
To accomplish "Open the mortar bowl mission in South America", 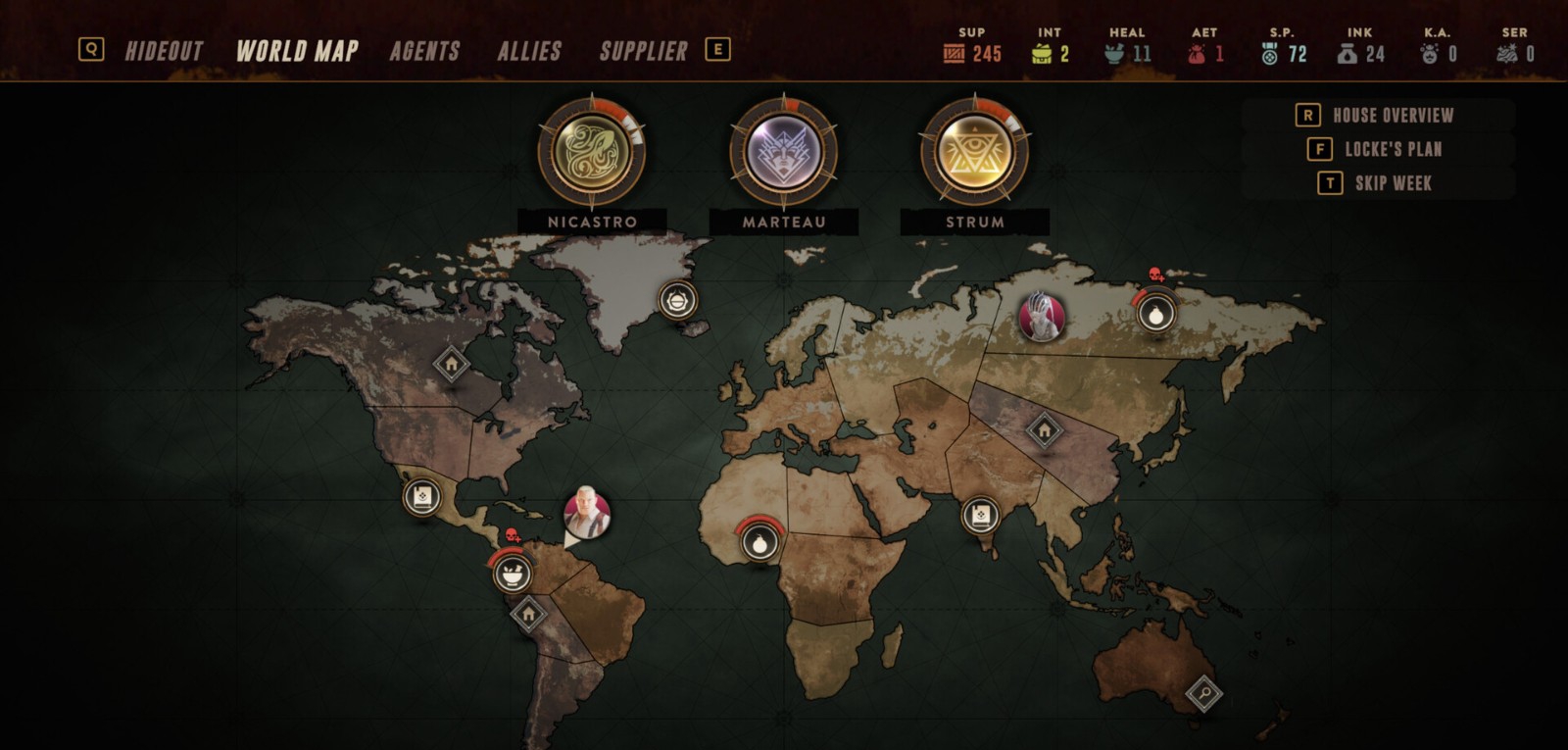I will [x=512, y=573].
